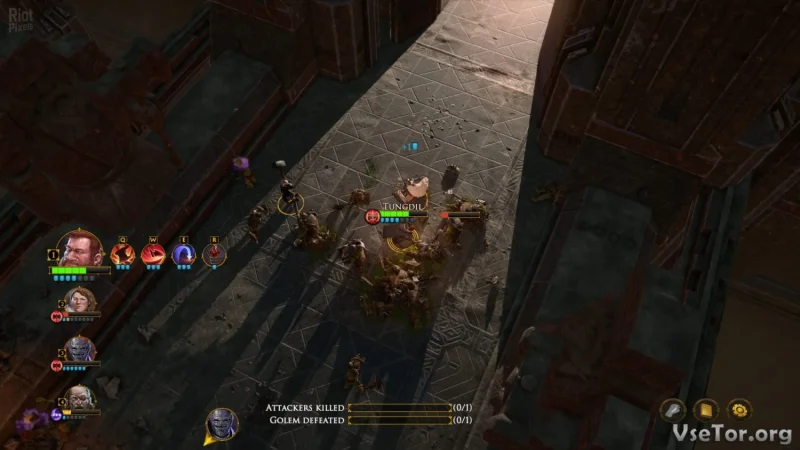The height and width of the screenshot is (450, 800).
Task: Open the silver scroll icon menu
Action: tap(674, 410)
